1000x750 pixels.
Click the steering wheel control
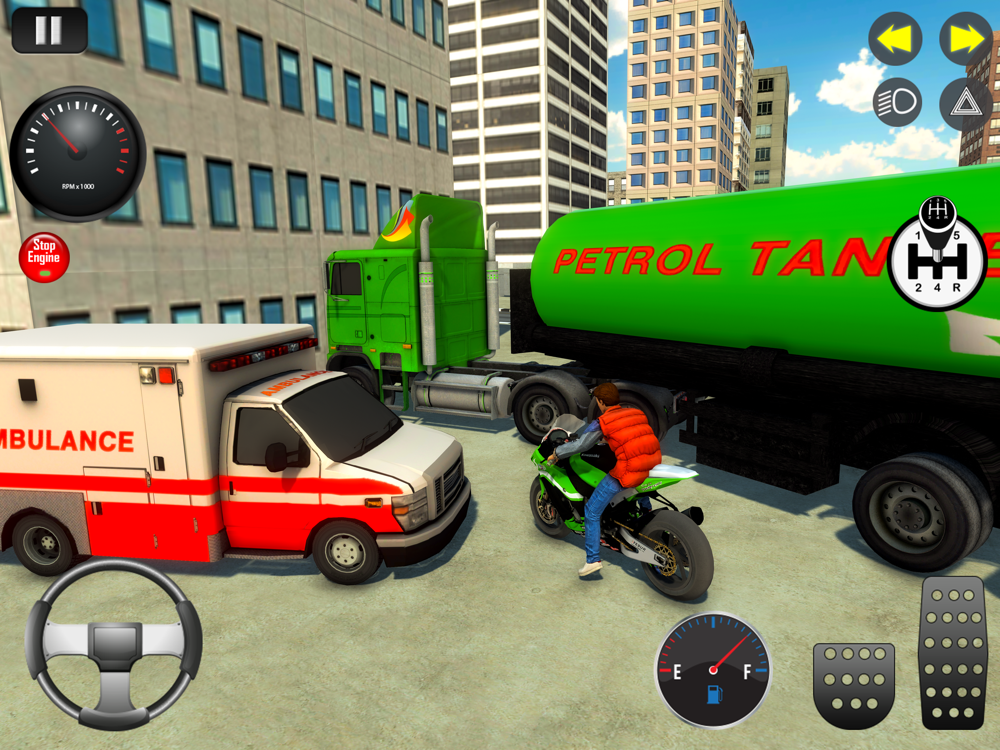coord(113,643)
